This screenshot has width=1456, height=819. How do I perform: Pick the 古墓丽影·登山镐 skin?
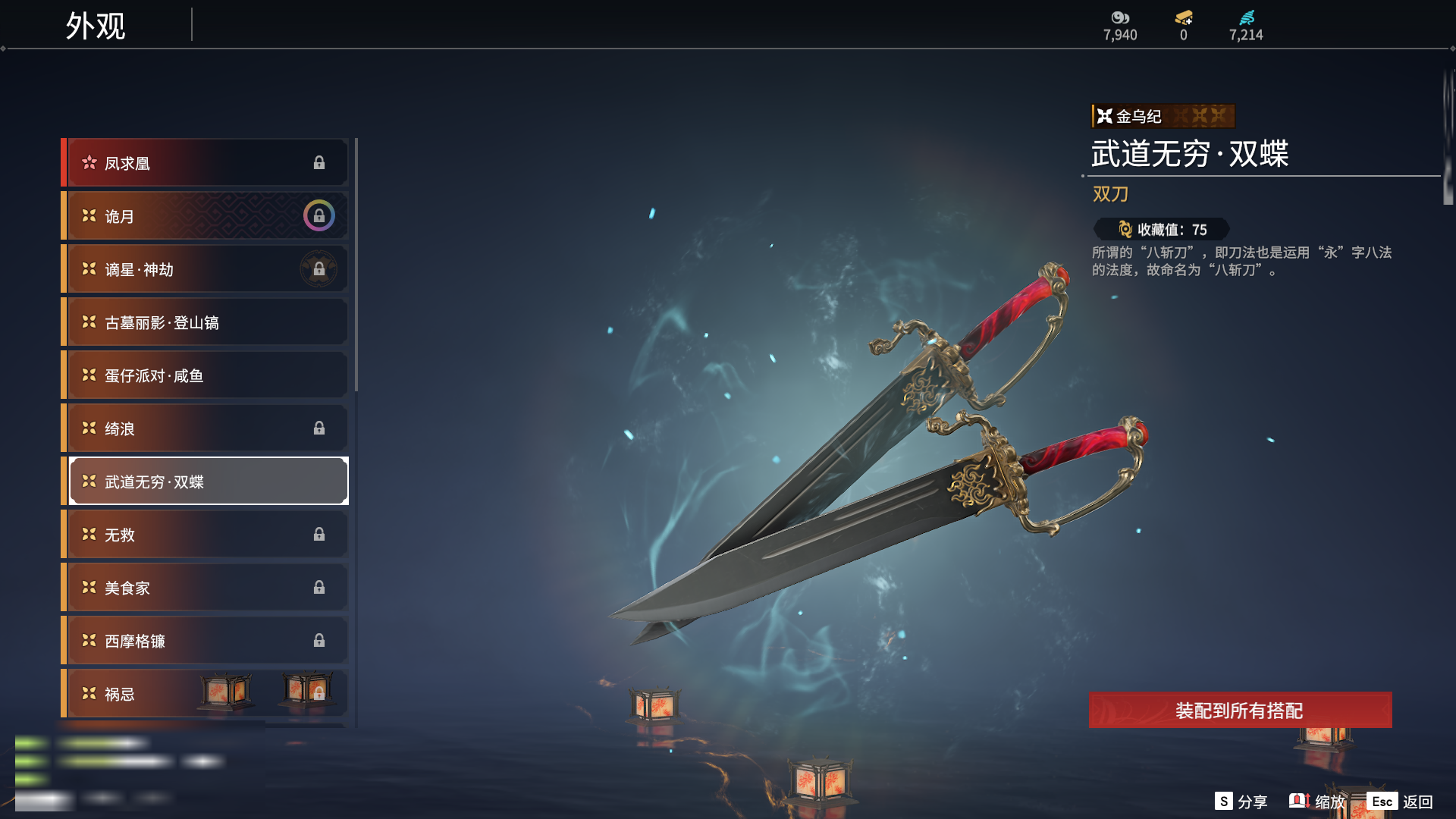point(206,322)
